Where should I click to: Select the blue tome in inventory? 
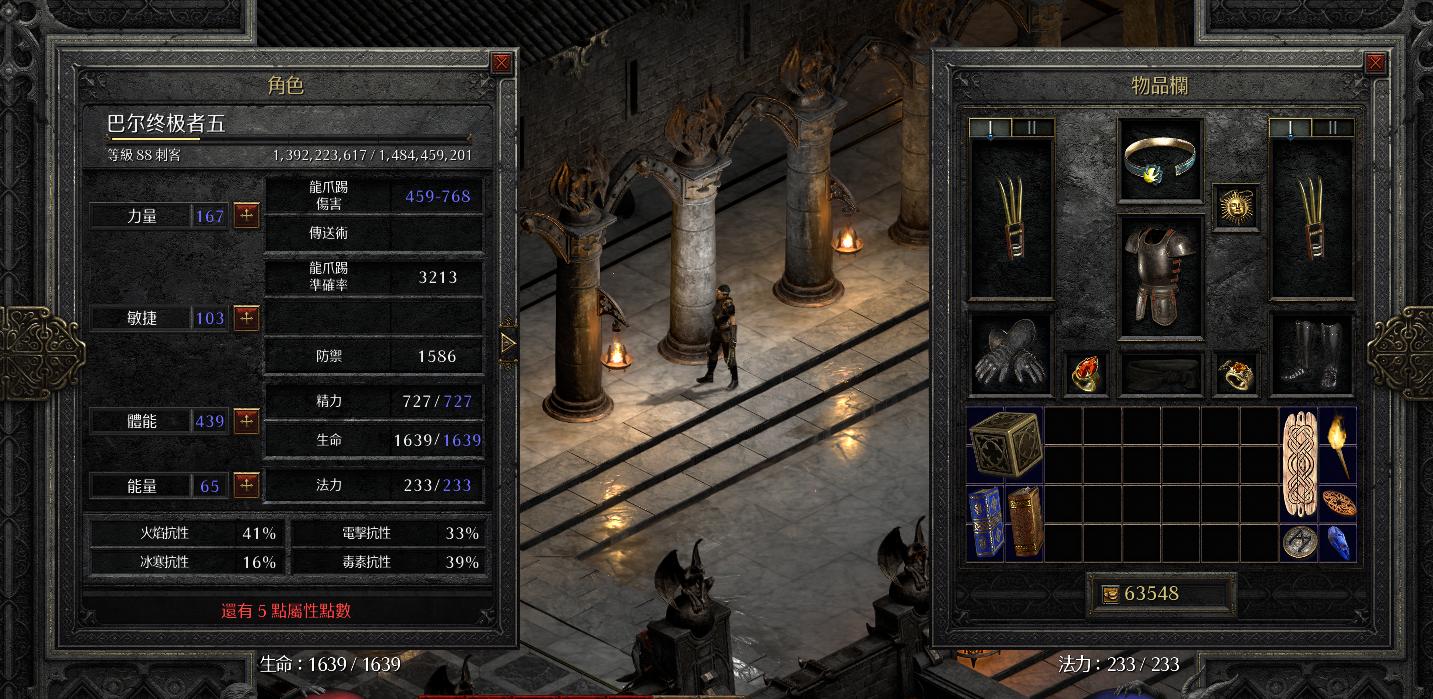tap(985, 521)
